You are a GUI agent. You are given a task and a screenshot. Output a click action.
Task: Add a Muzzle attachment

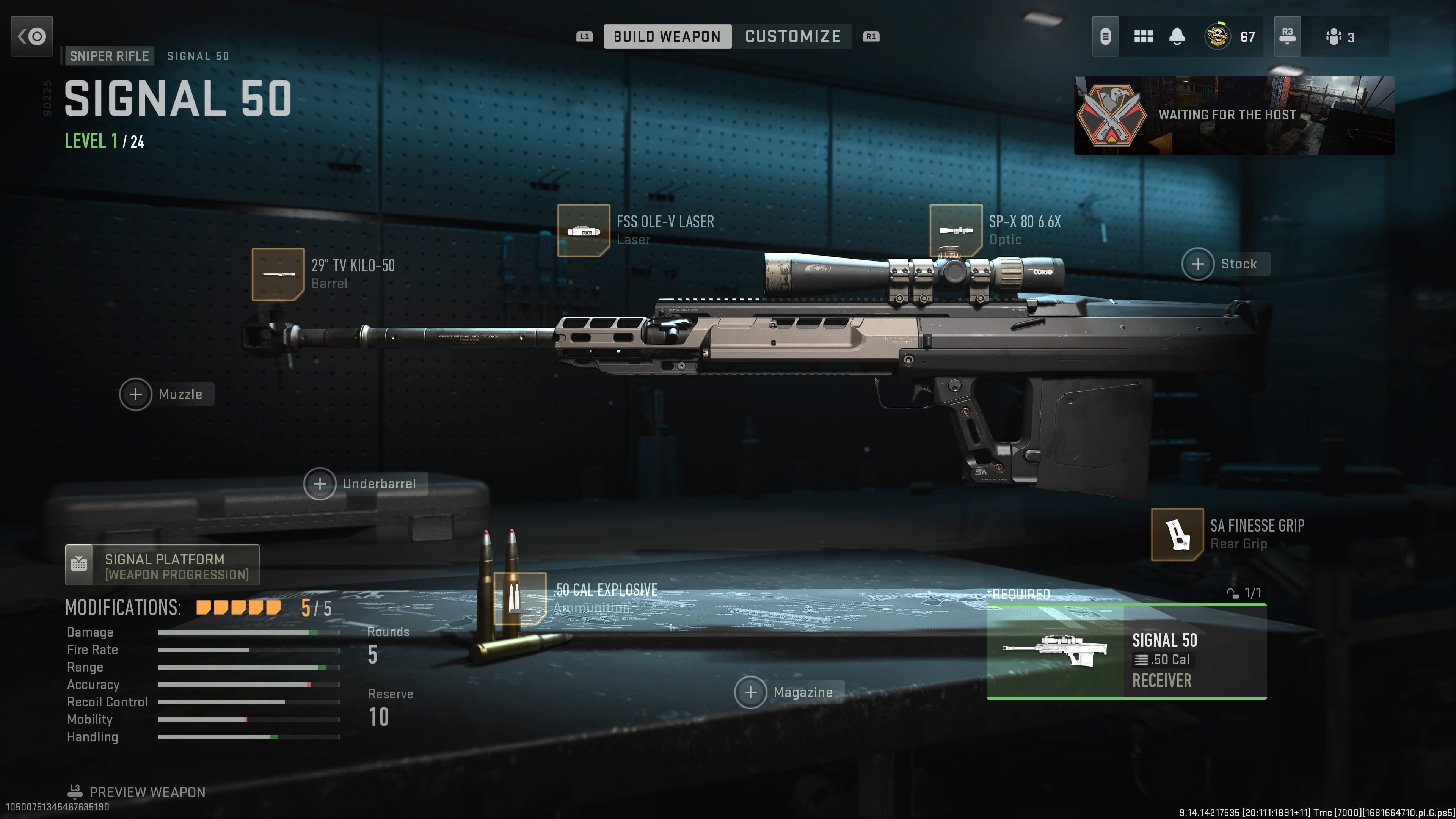click(136, 394)
